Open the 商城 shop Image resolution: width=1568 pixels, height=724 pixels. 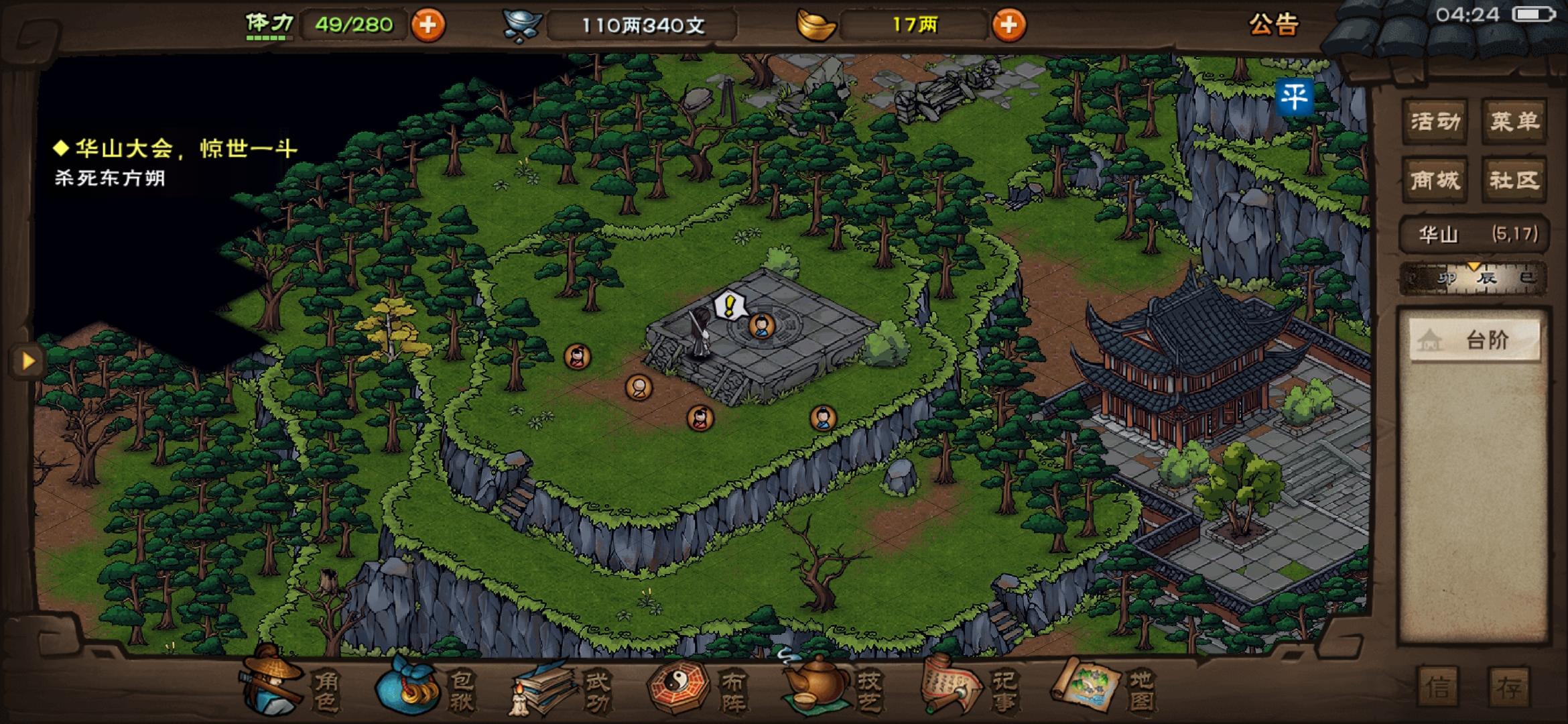click(1437, 180)
